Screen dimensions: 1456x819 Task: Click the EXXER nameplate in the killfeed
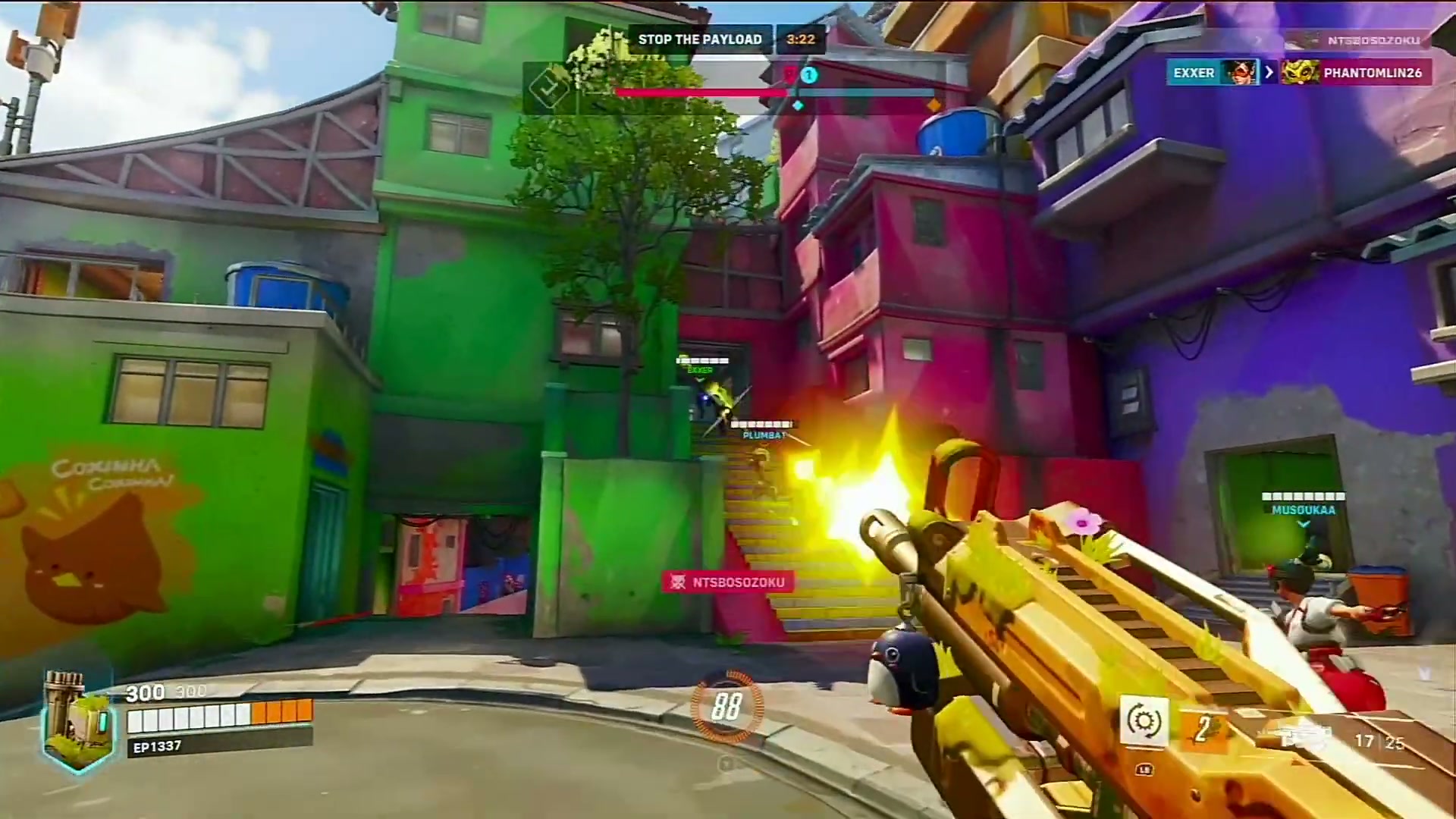(1194, 73)
